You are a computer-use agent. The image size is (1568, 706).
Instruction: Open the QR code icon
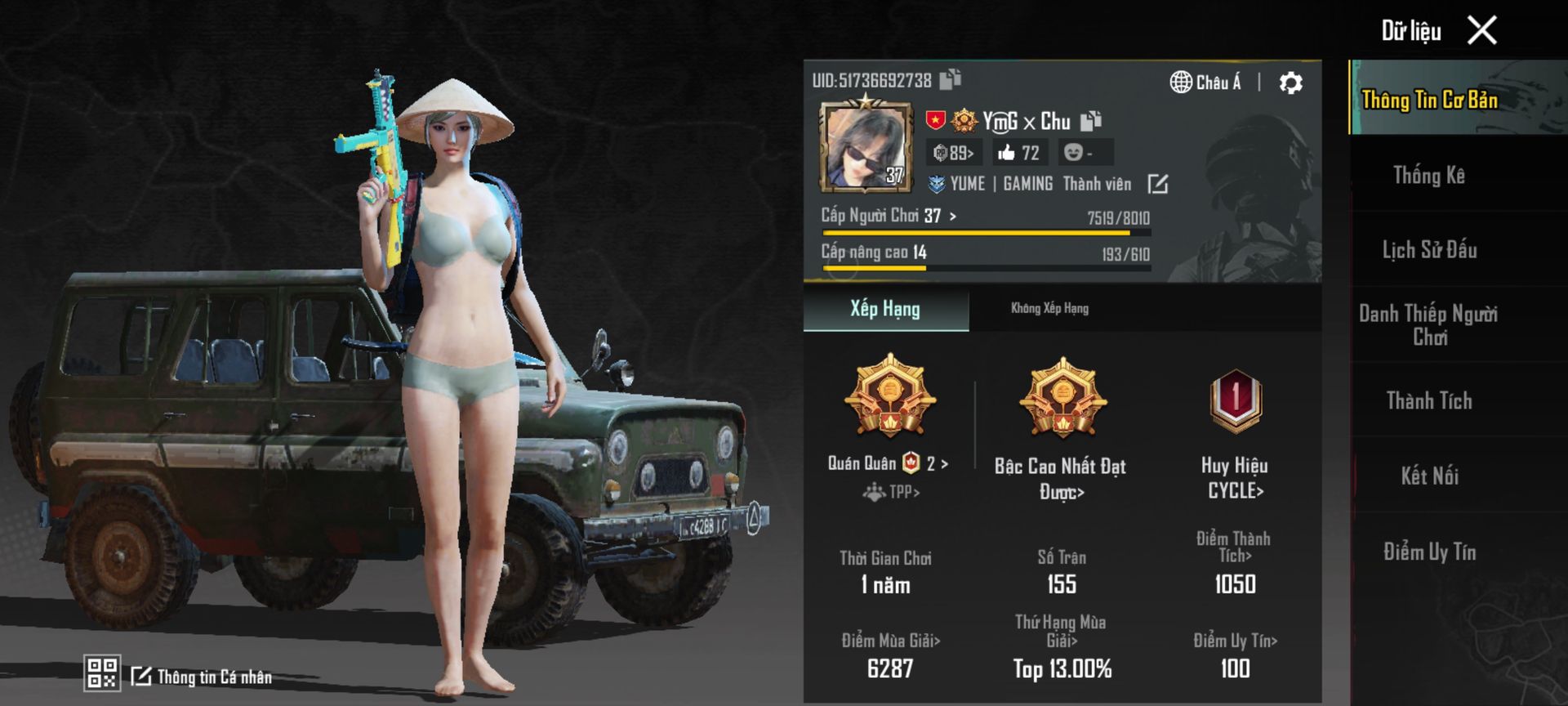(x=102, y=673)
